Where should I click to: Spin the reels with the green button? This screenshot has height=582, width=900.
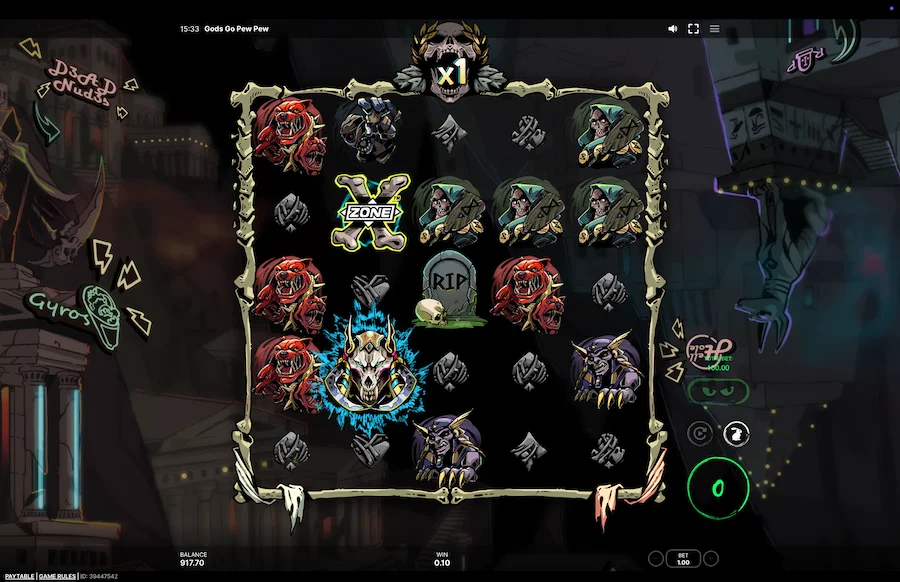718,487
